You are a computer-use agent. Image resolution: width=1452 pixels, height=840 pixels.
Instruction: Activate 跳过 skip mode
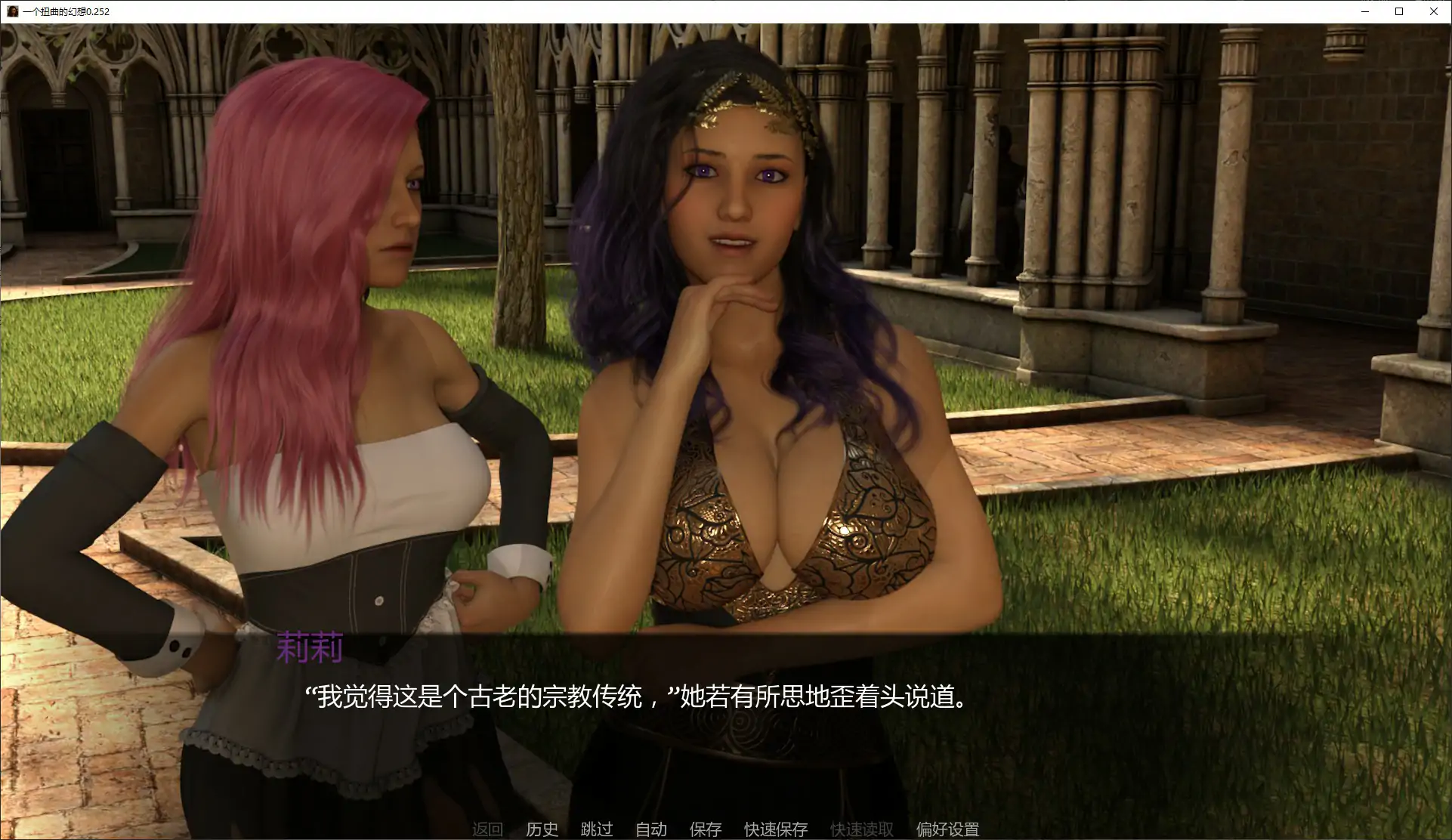596,828
